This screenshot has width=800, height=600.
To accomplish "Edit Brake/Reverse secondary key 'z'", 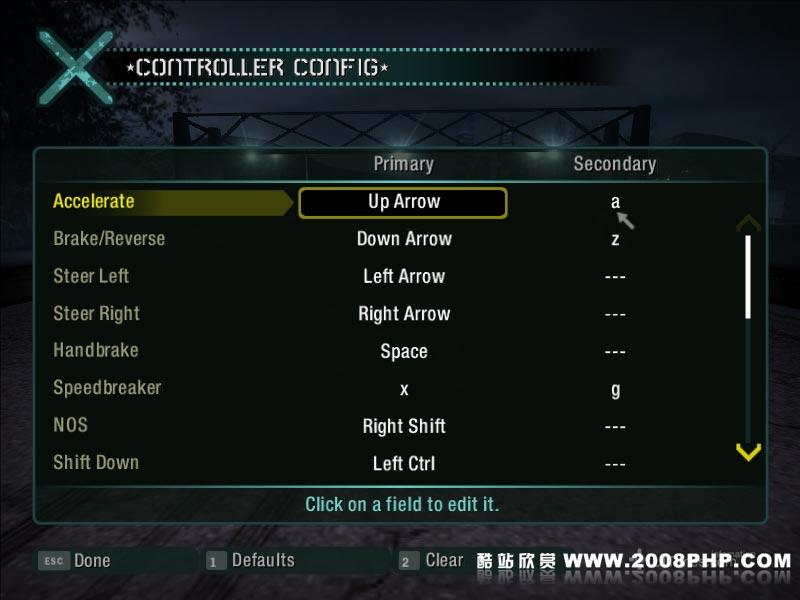I will 615,239.
